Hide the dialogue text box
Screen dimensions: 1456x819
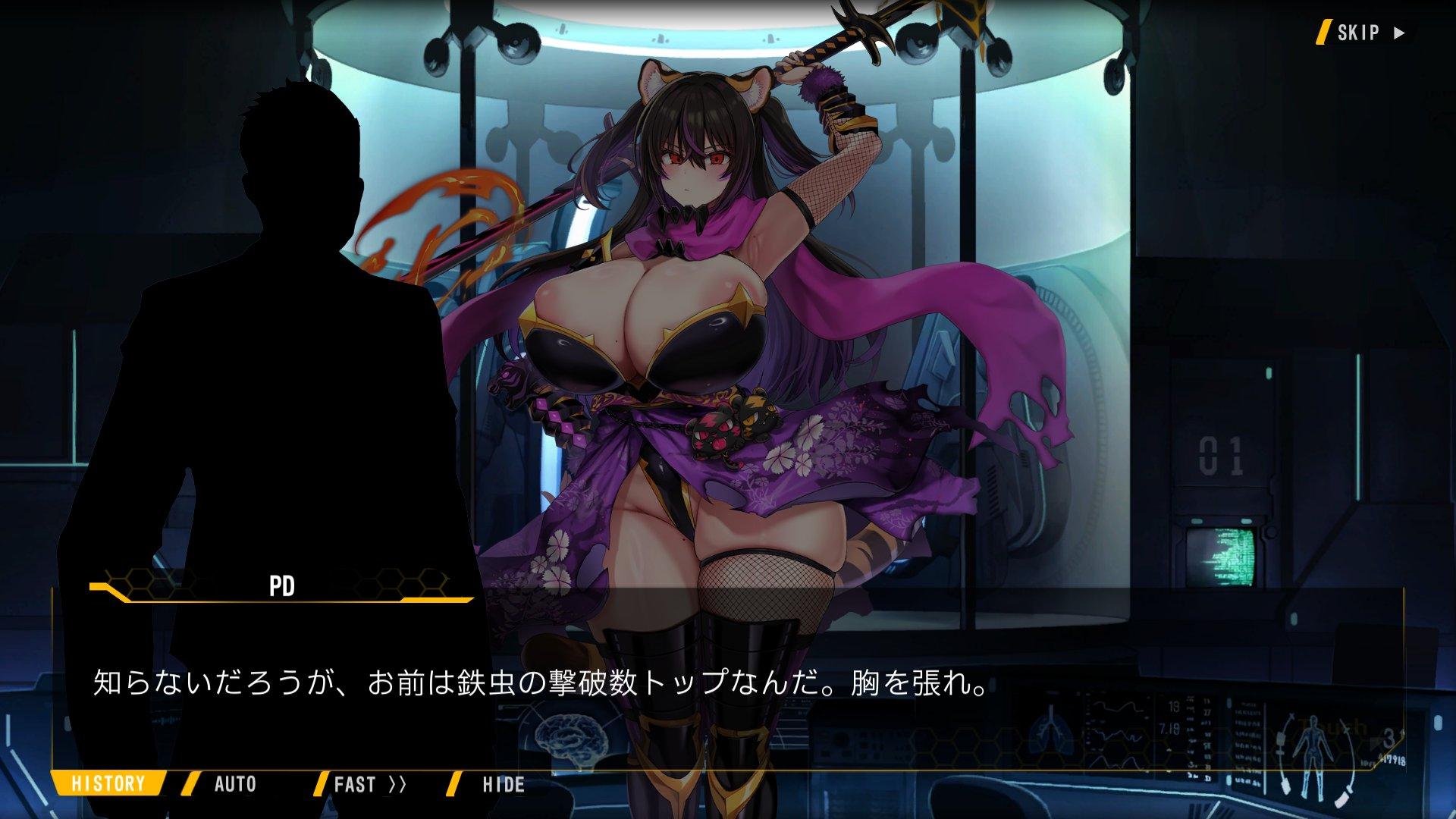point(503,783)
